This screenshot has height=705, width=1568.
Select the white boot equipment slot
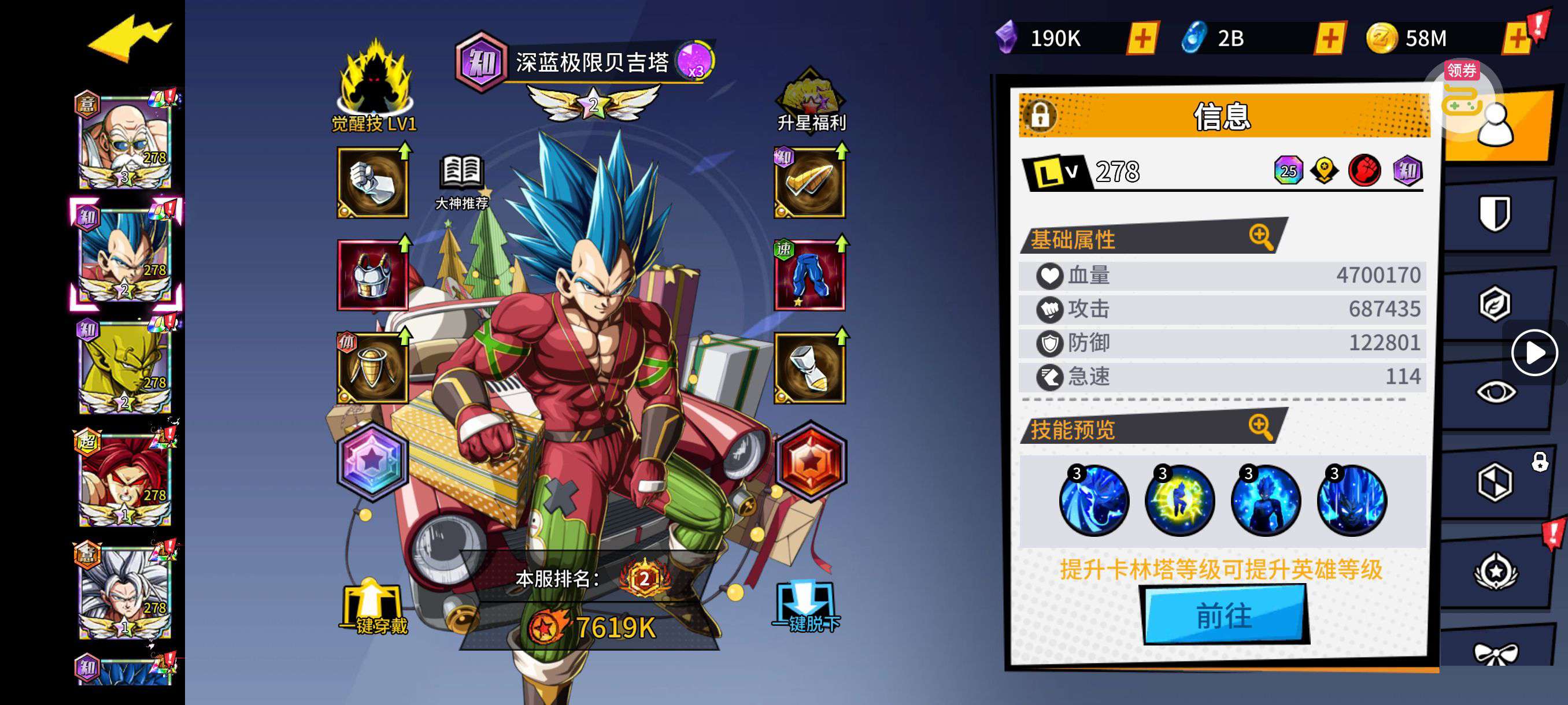(x=809, y=368)
